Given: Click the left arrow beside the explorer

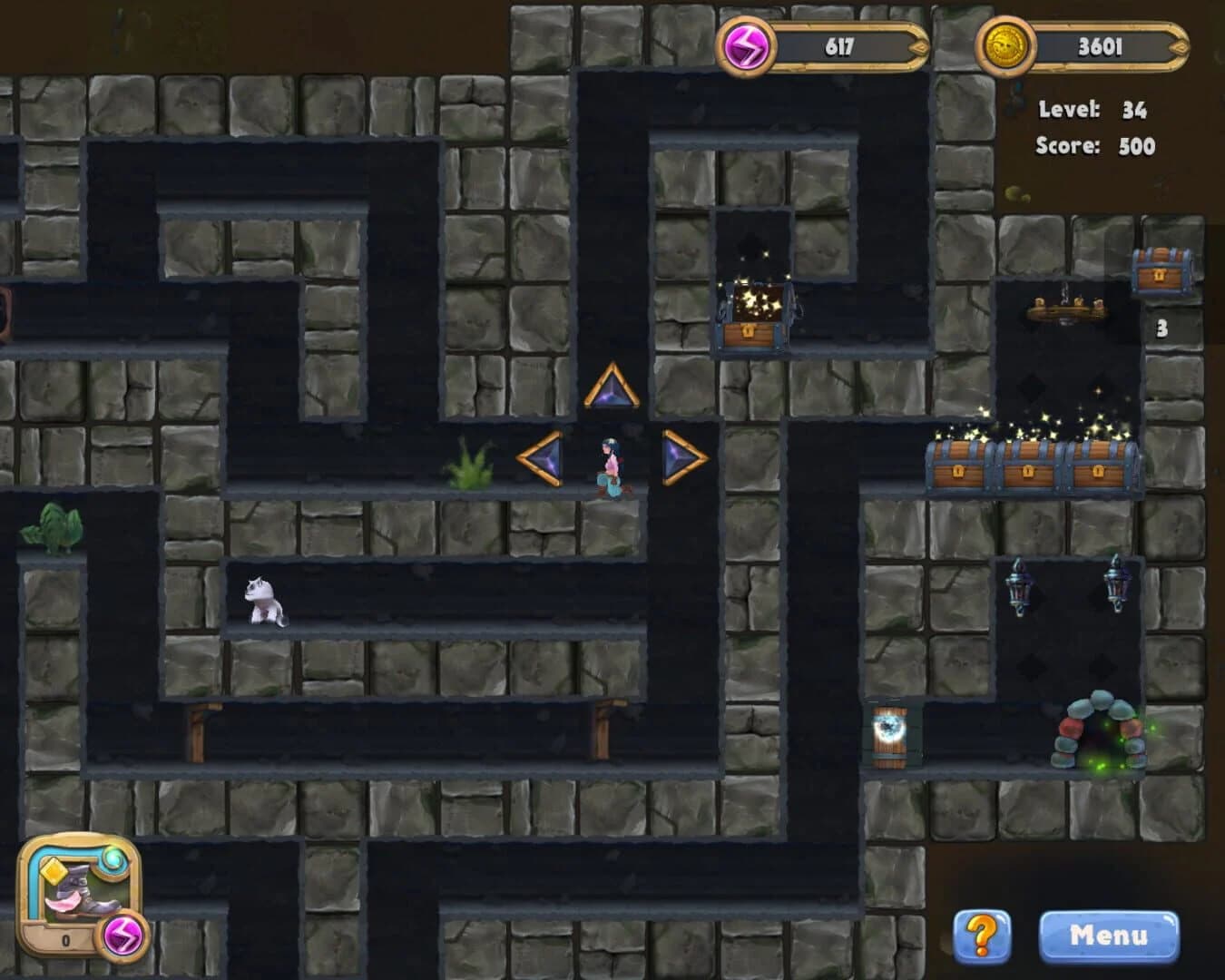Looking at the screenshot, I should pyautogui.click(x=542, y=458).
